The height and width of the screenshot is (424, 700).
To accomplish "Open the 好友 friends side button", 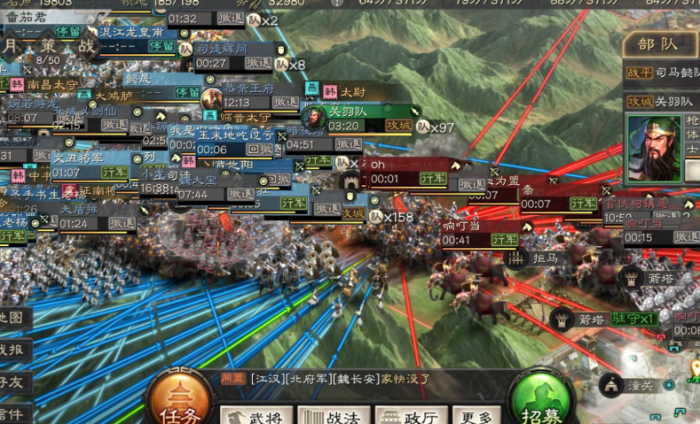I will (x=12, y=381).
